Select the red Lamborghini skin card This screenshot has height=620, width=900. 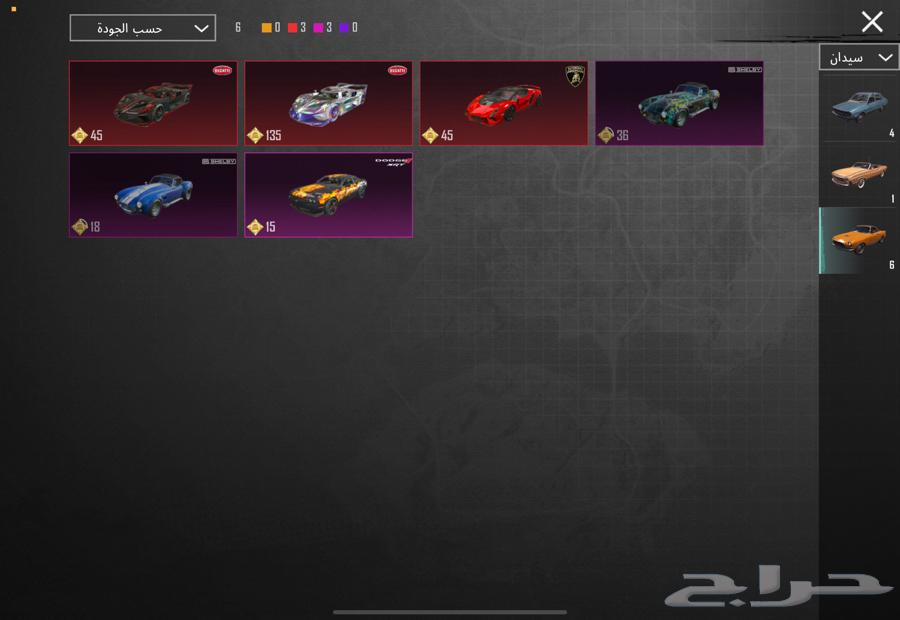pos(503,103)
